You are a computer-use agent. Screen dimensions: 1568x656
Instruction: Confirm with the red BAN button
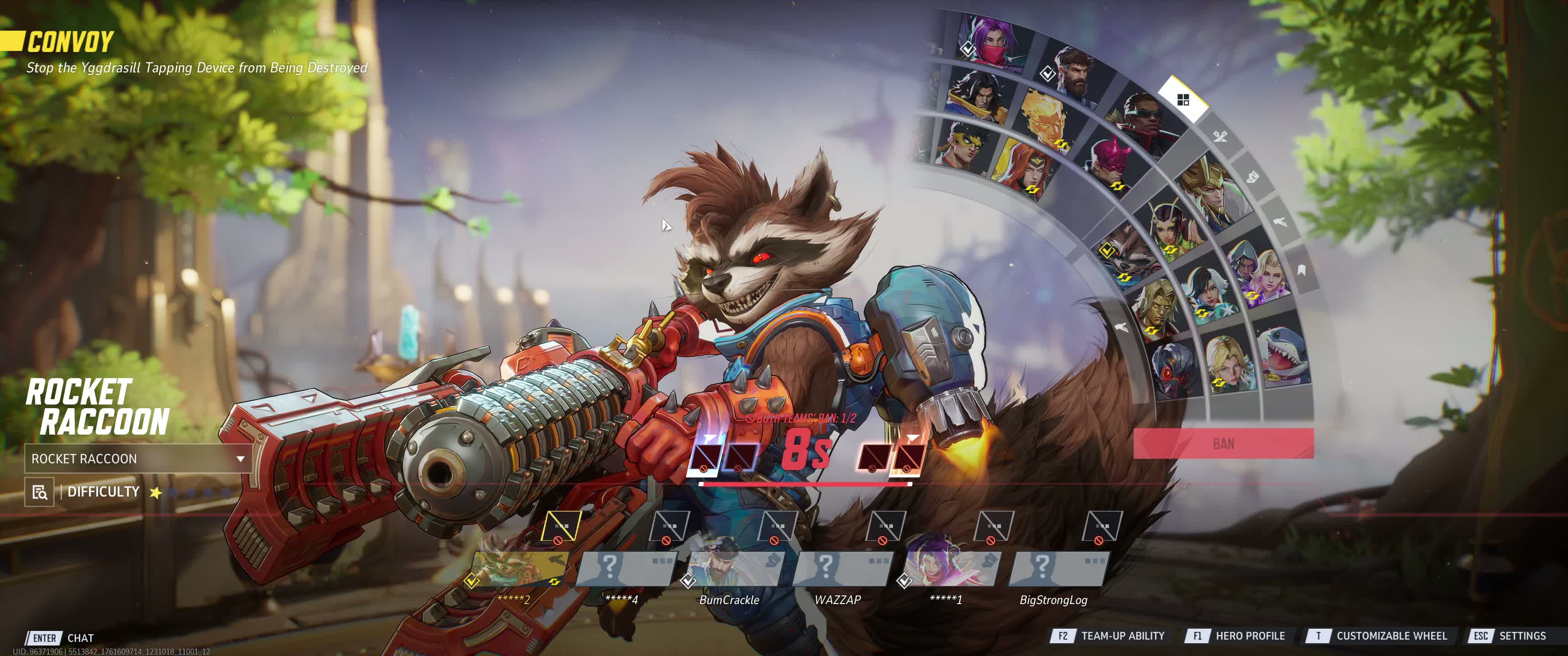[1223, 444]
